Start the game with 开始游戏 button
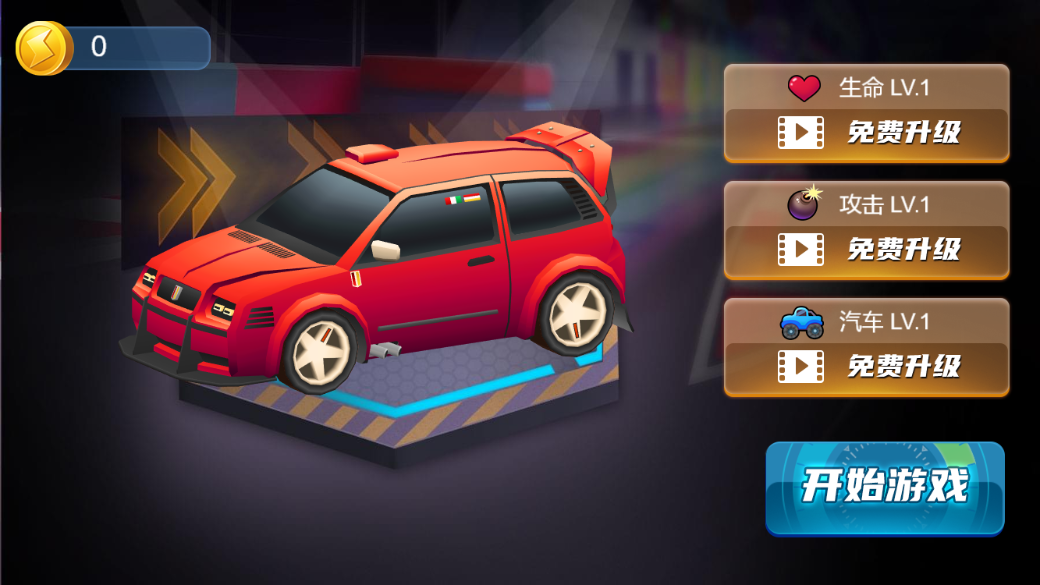Image resolution: width=1040 pixels, height=585 pixels. (885, 487)
